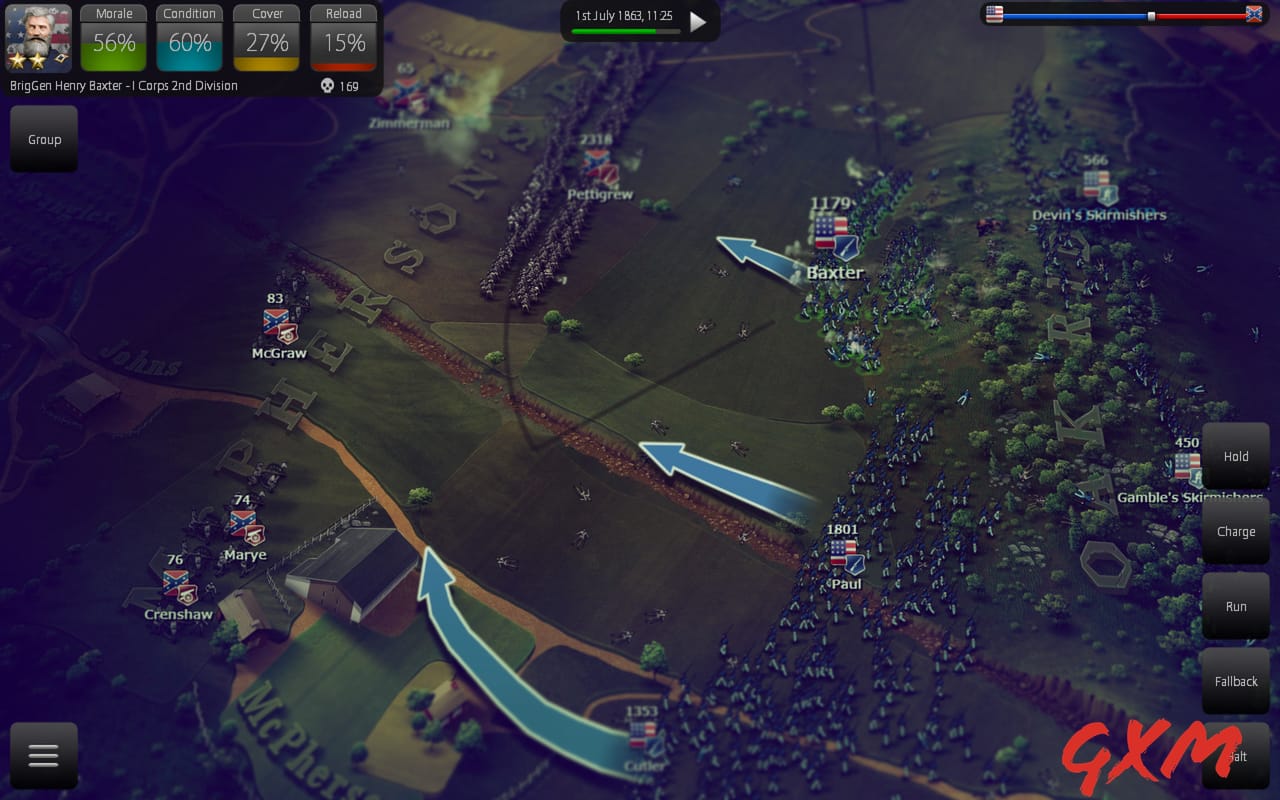Command the unit to Fallback
1280x800 pixels.
click(x=1235, y=681)
